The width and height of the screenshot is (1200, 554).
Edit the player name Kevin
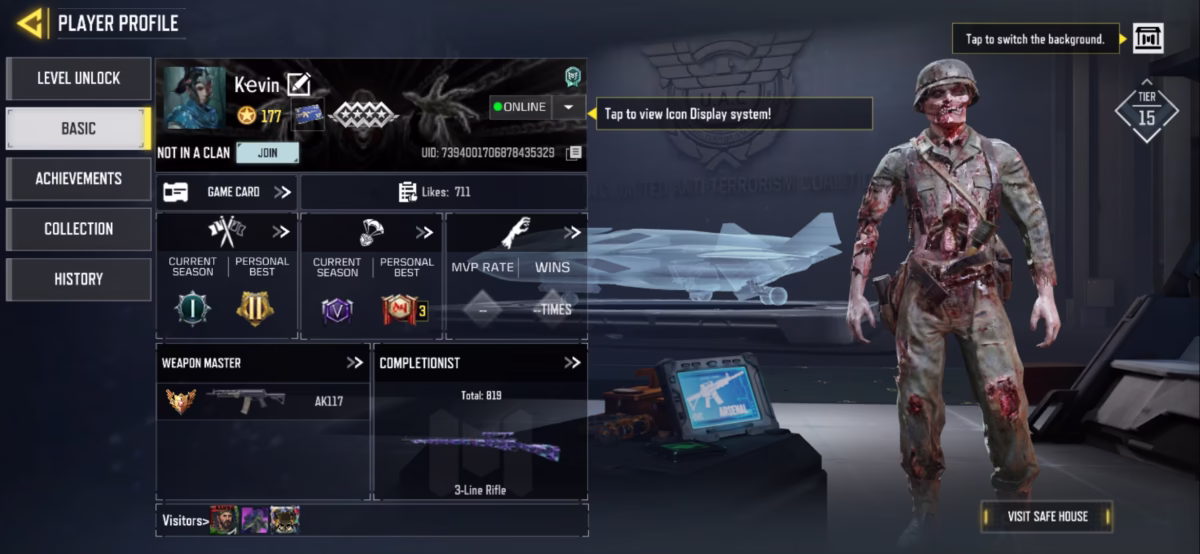tap(298, 85)
